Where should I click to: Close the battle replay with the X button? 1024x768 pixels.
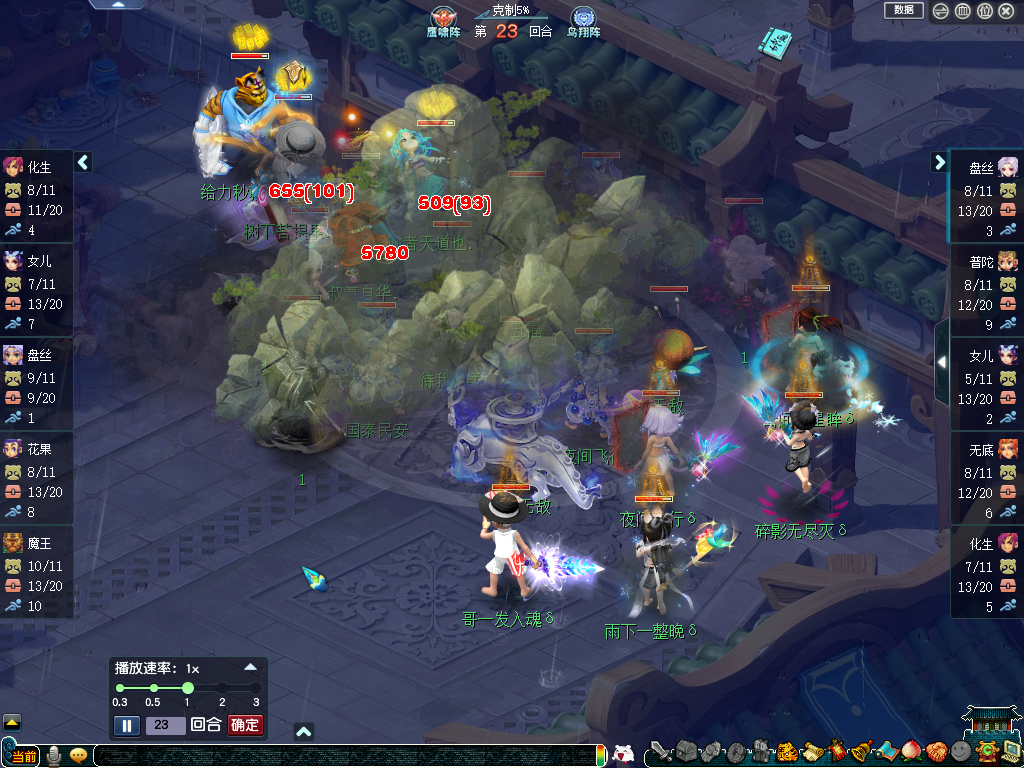[1006, 11]
